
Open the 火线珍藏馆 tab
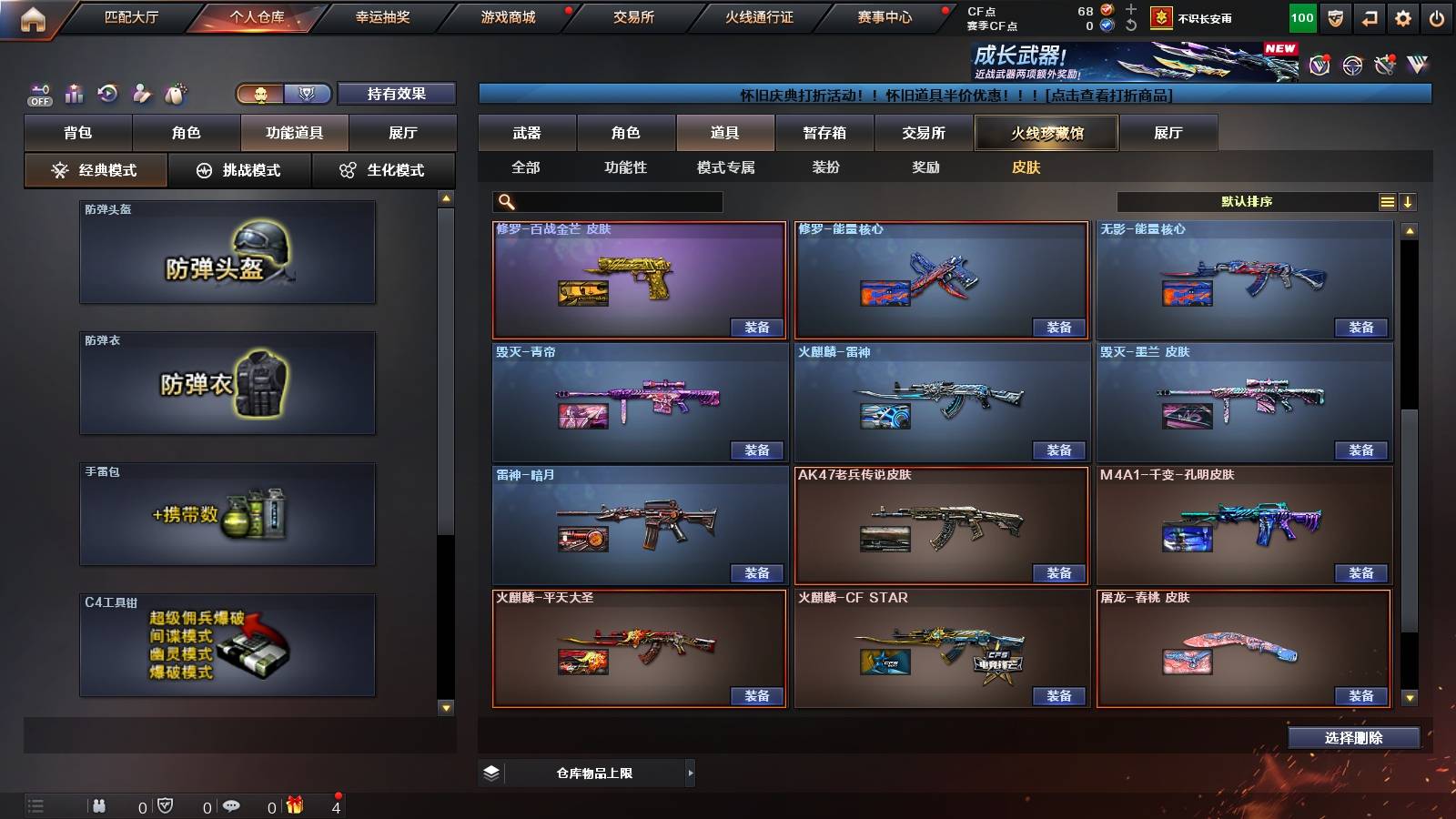click(x=1045, y=133)
